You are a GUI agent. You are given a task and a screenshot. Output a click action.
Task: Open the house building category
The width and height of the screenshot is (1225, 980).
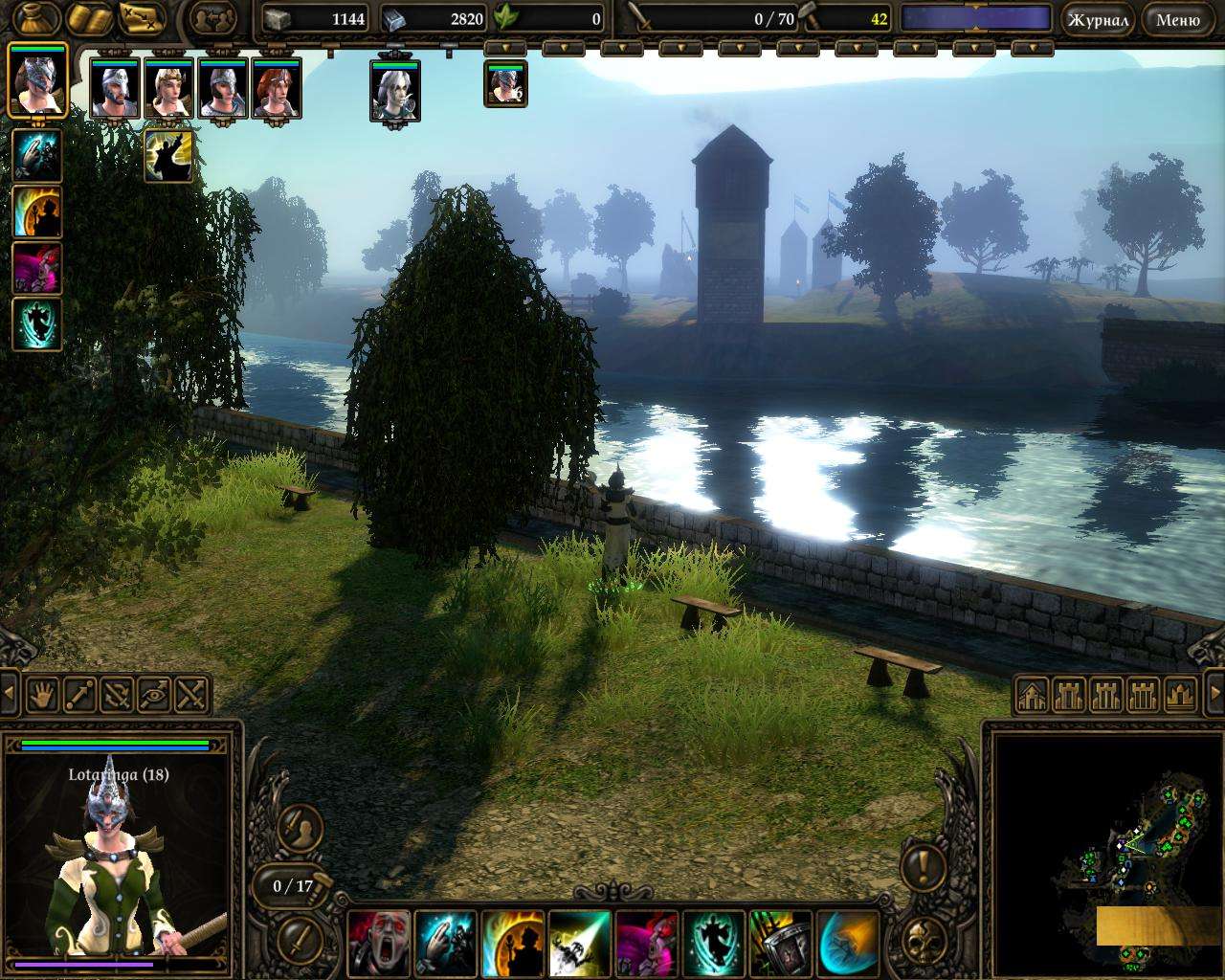(1032, 695)
